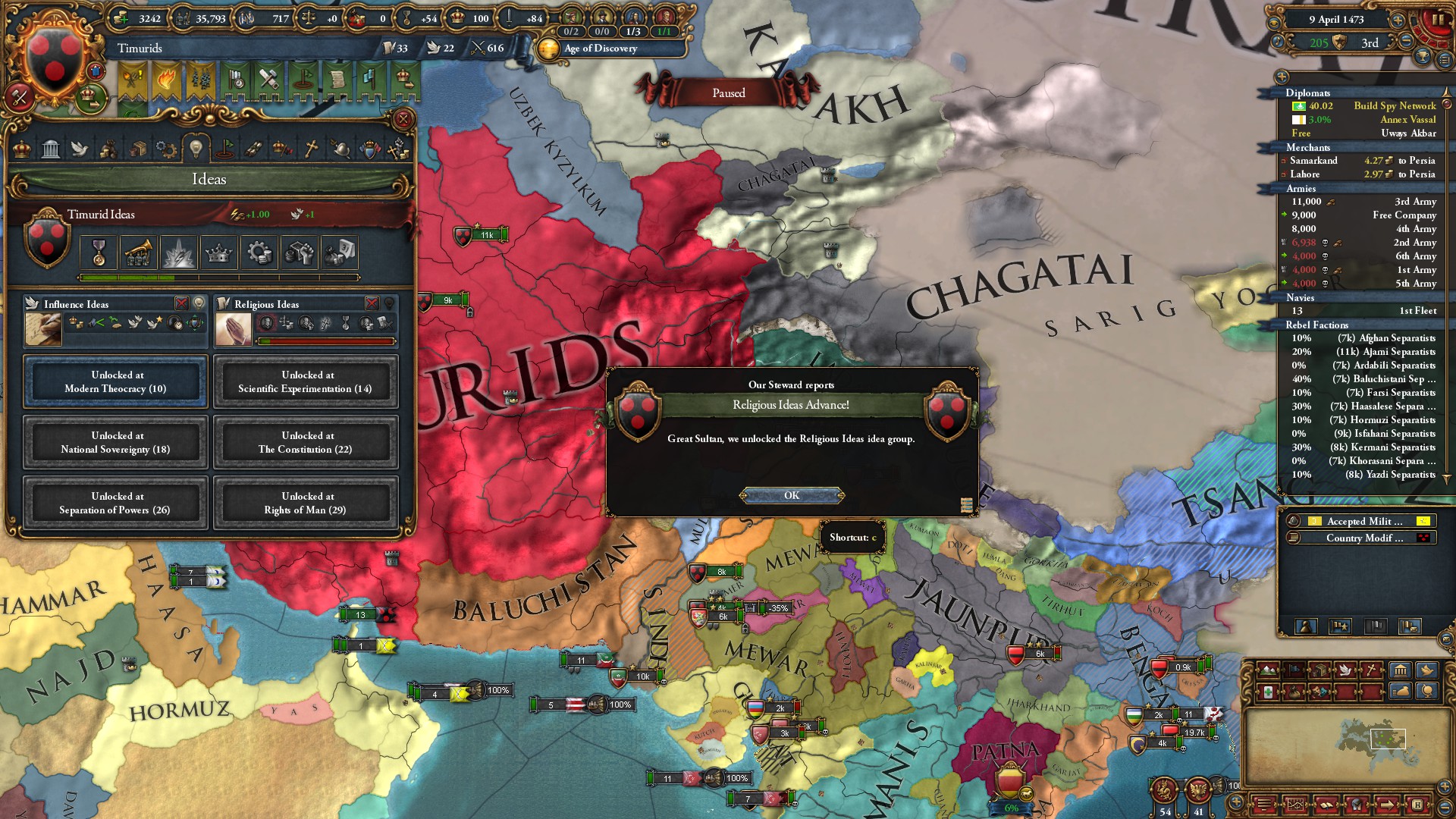Toggle the pause button beside the date
This screenshot has width=1456, height=819.
click(1437, 20)
